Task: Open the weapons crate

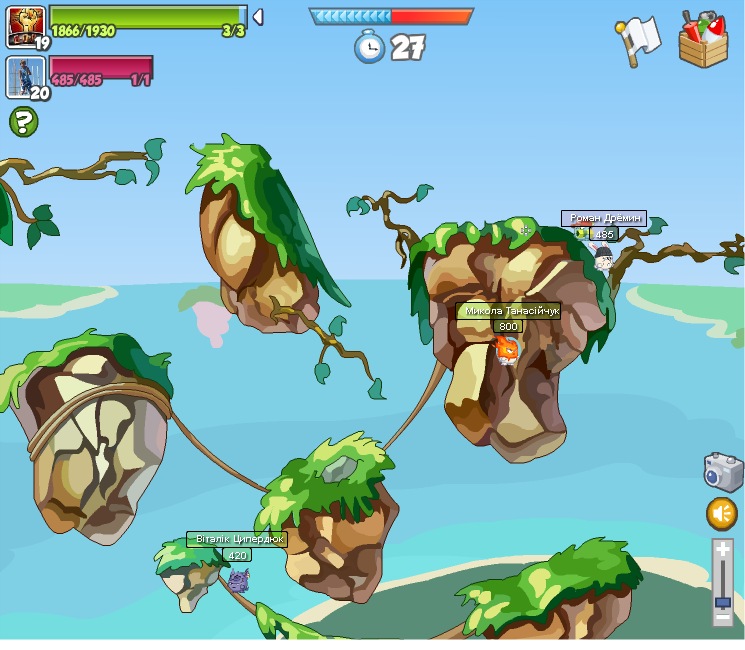Action: coord(703,40)
